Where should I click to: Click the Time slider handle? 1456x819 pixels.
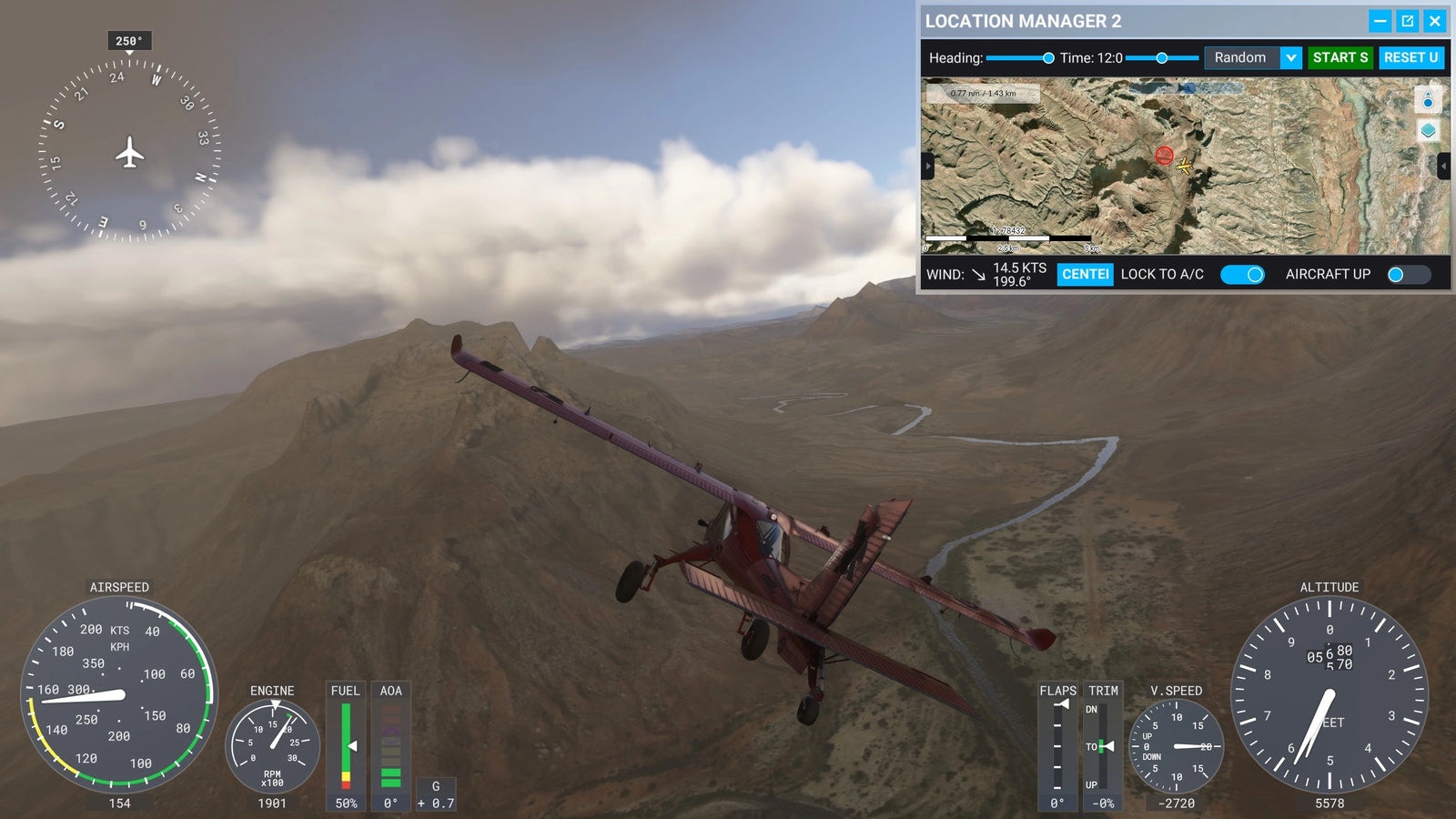(x=1161, y=58)
